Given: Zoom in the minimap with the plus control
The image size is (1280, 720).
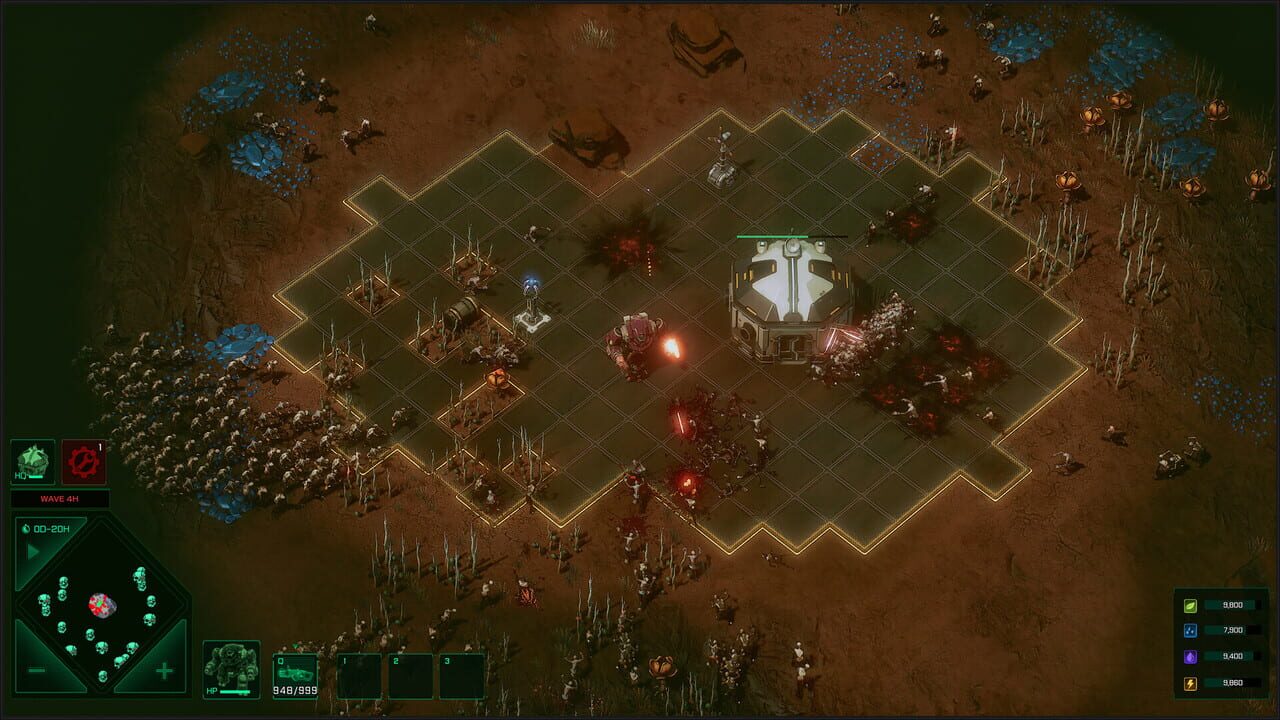Looking at the screenshot, I should pos(164,668).
